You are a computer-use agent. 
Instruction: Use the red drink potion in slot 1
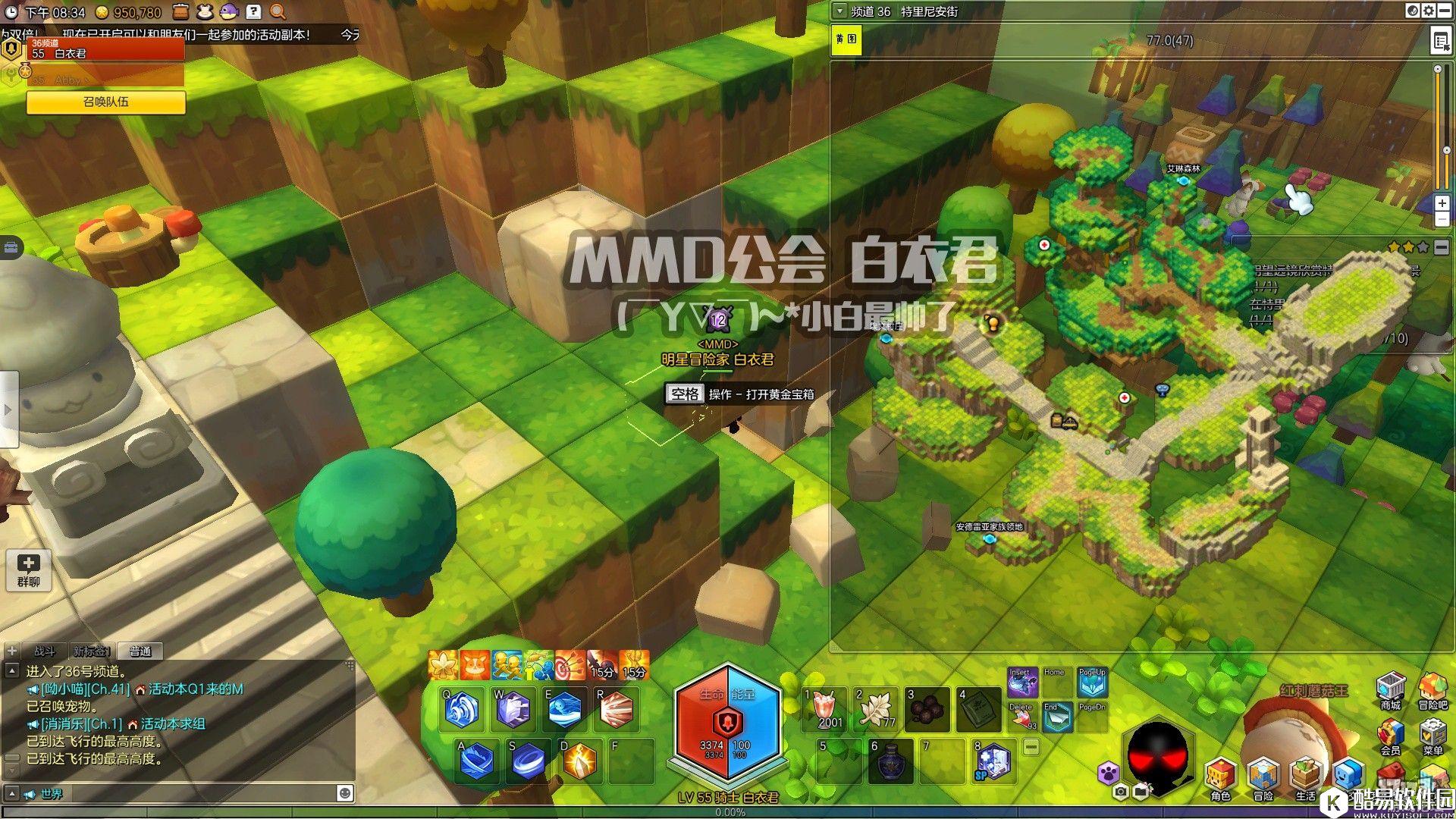(825, 709)
